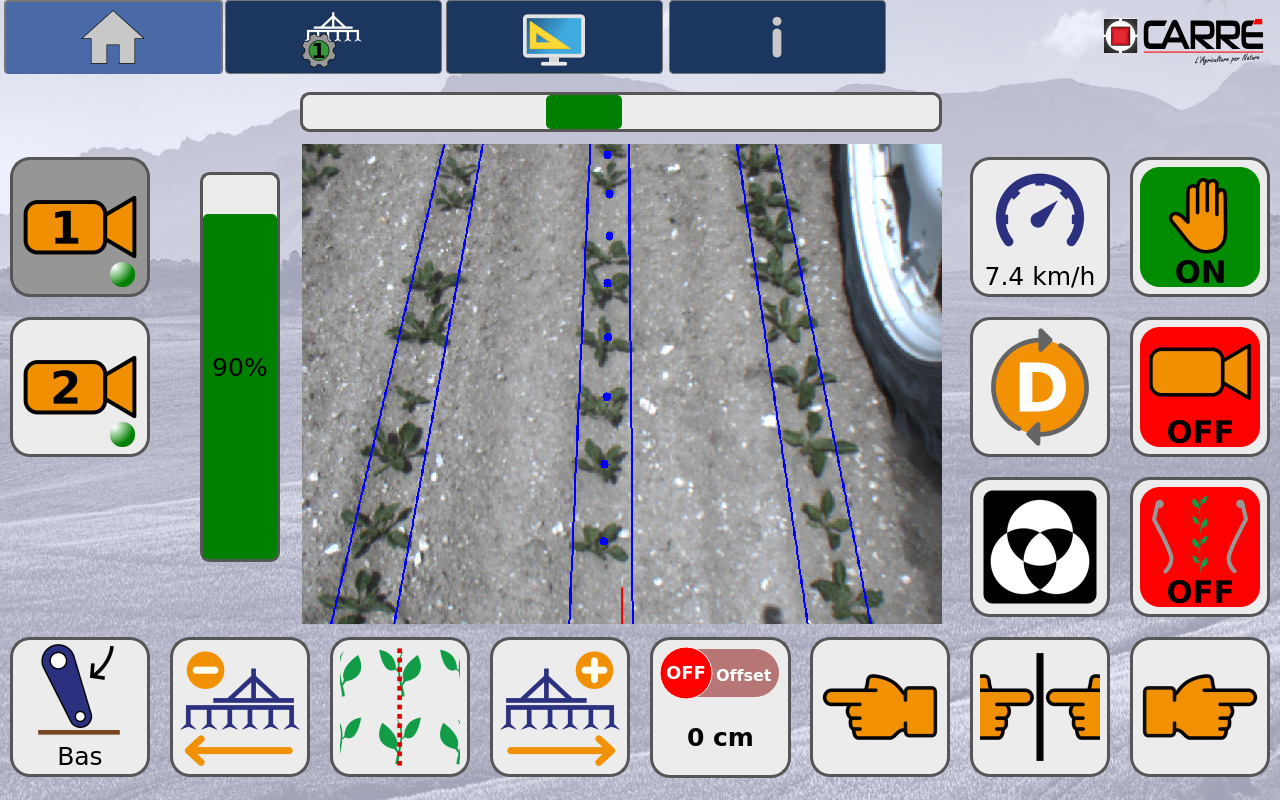The image size is (1280, 800).
Task: Switch to the implement settings tab
Action: [x=333, y=37]
